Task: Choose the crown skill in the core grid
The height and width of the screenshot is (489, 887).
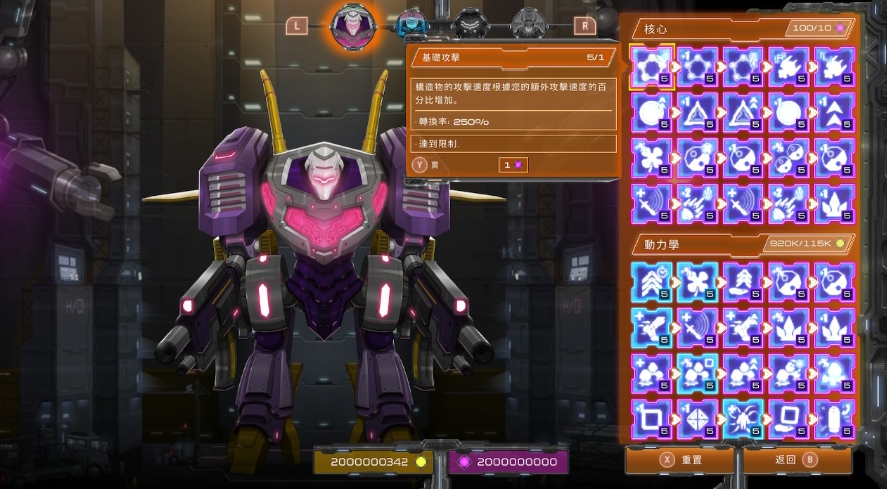Action: 835,204
